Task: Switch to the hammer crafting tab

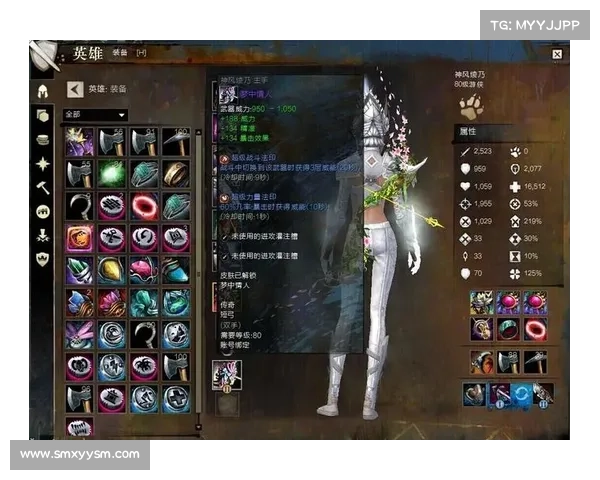Action: coord(43,187)
